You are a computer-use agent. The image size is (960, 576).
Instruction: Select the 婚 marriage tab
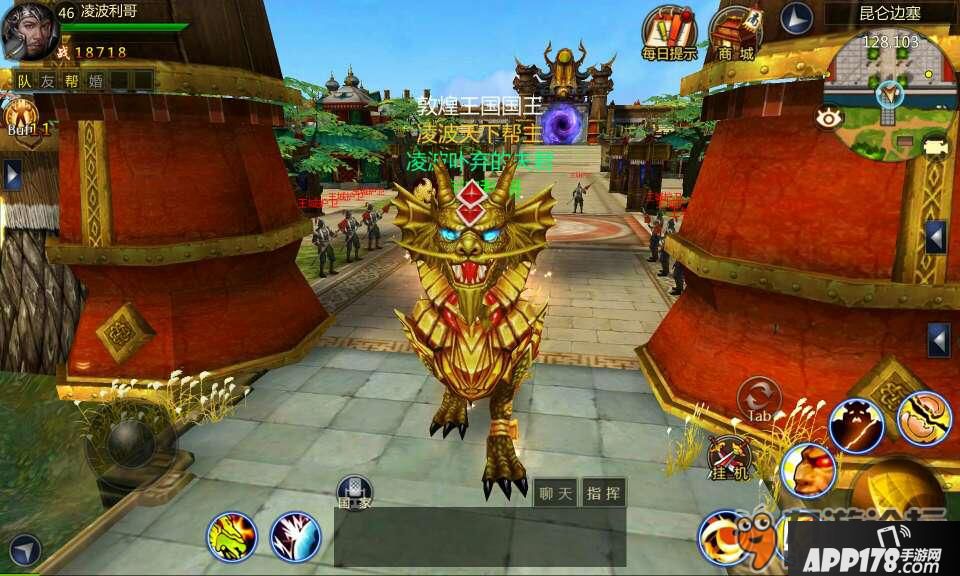tap(96, 80)
